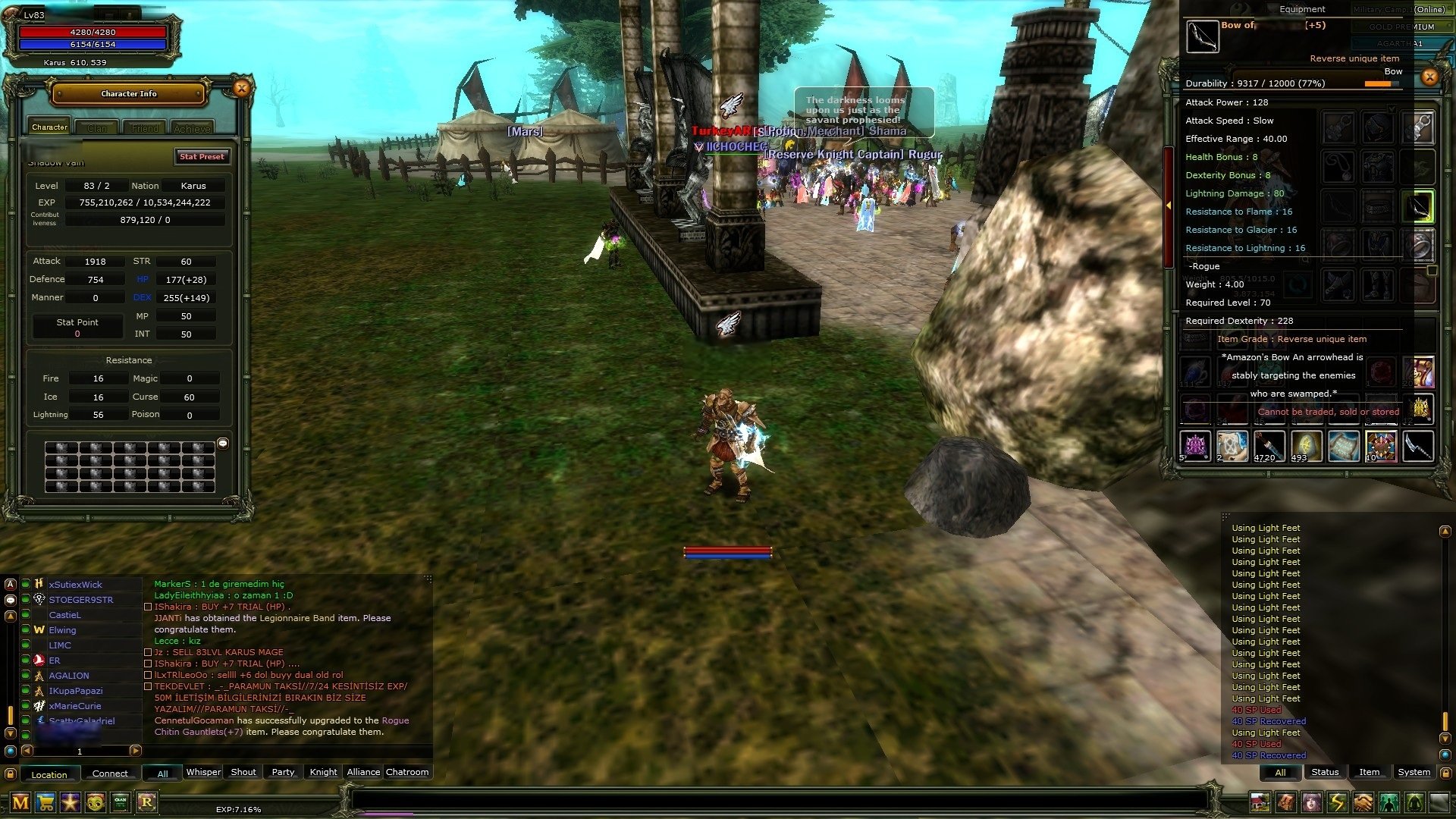This screenshot has height=819, width=1456.
Task: Switch to the Connect list tab
Action: (x=110, y=773)
